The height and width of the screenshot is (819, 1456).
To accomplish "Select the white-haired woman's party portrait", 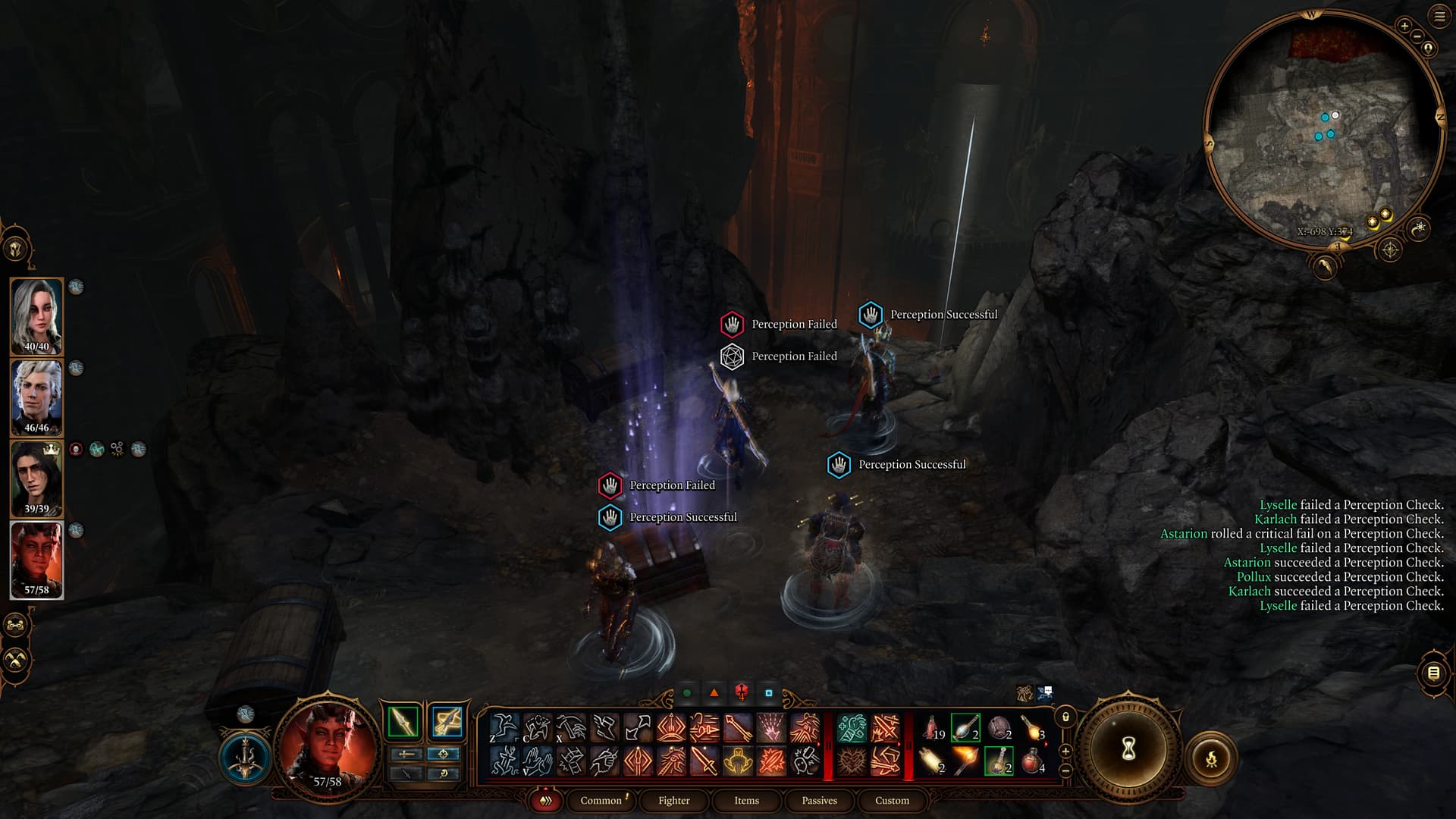I will coord(36,315).
